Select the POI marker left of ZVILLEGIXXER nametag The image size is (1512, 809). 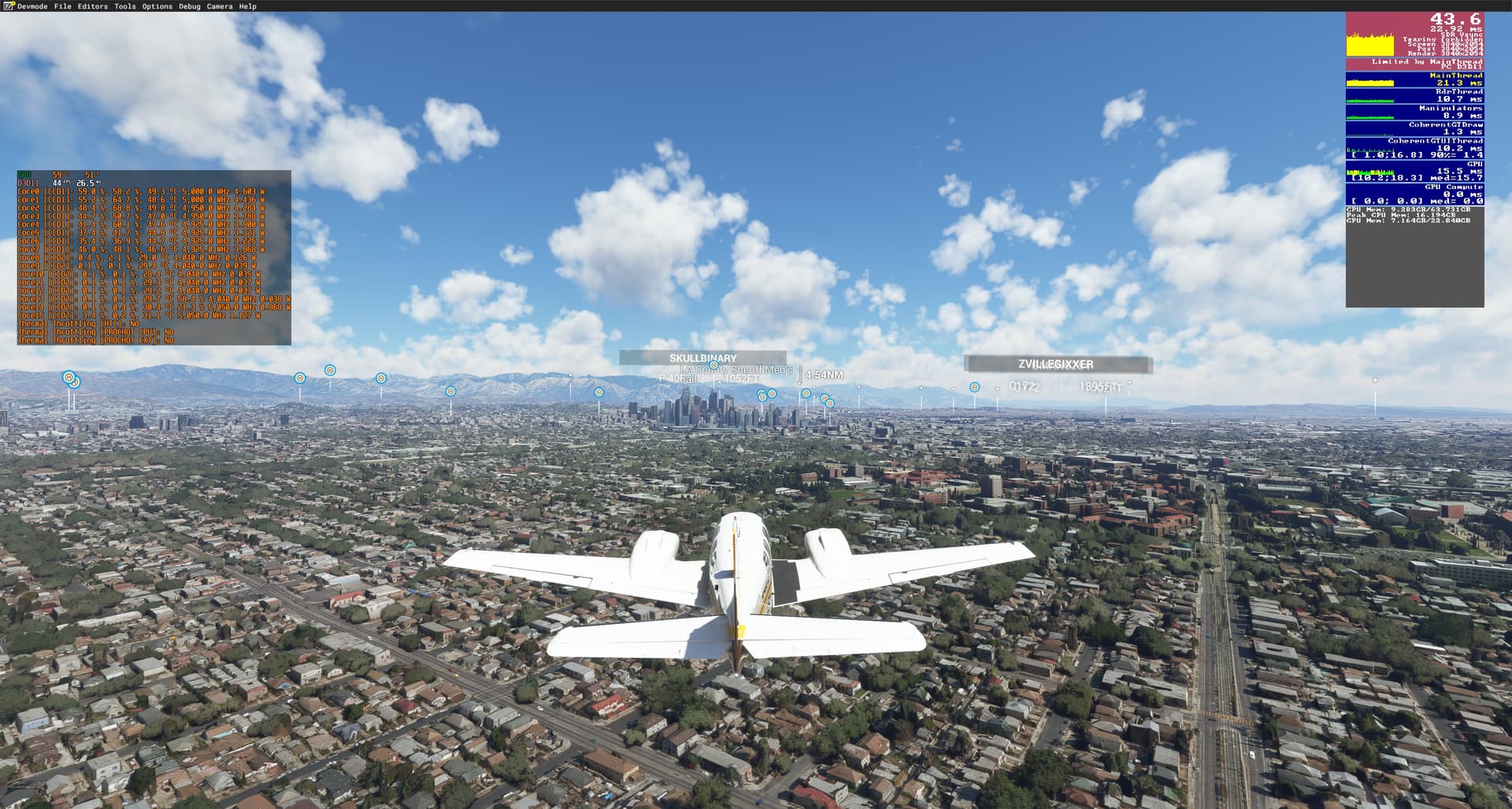pyautogui.click(x=975, y=388)
